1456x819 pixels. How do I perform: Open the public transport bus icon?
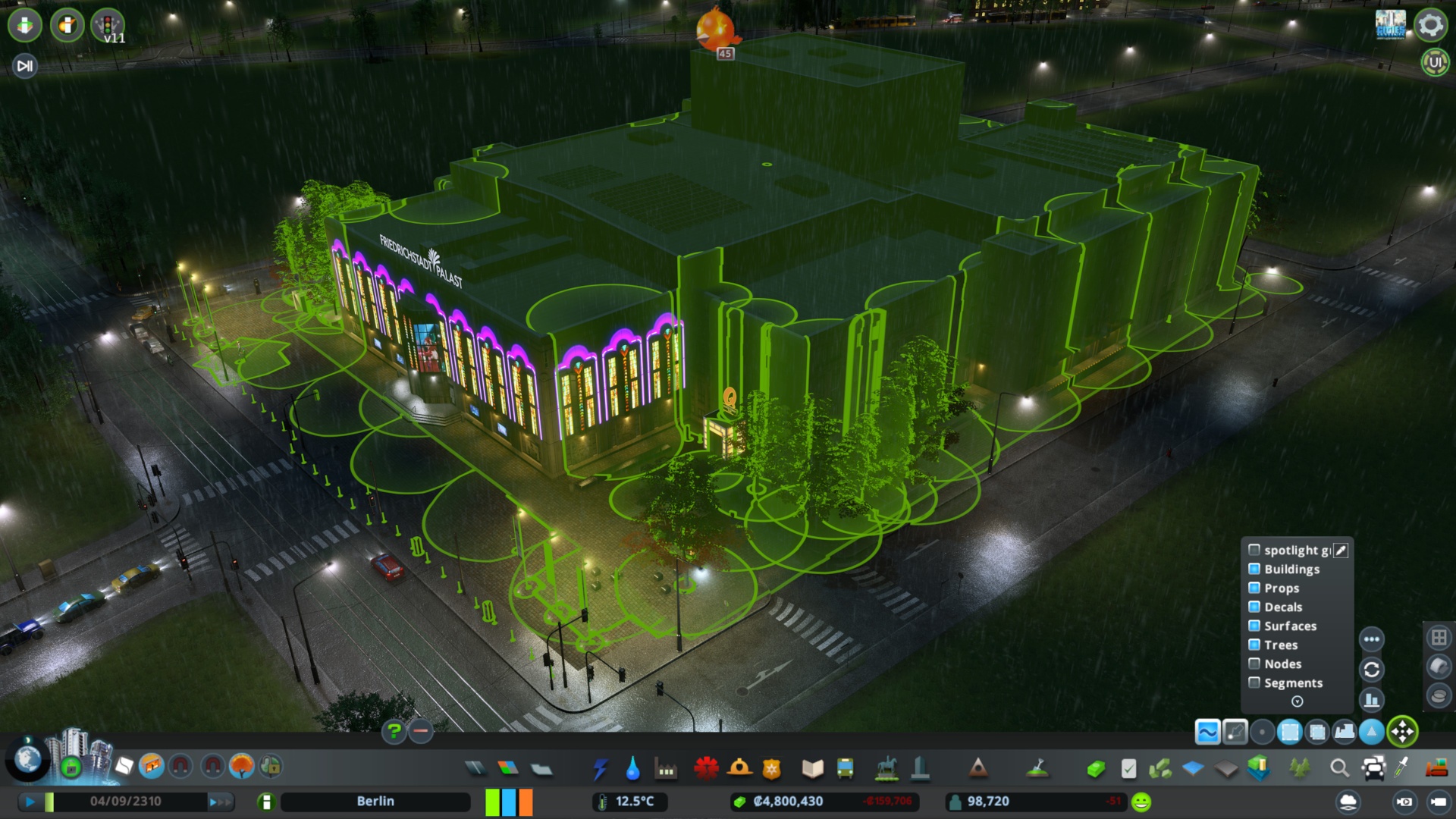[x=844, y=768]
